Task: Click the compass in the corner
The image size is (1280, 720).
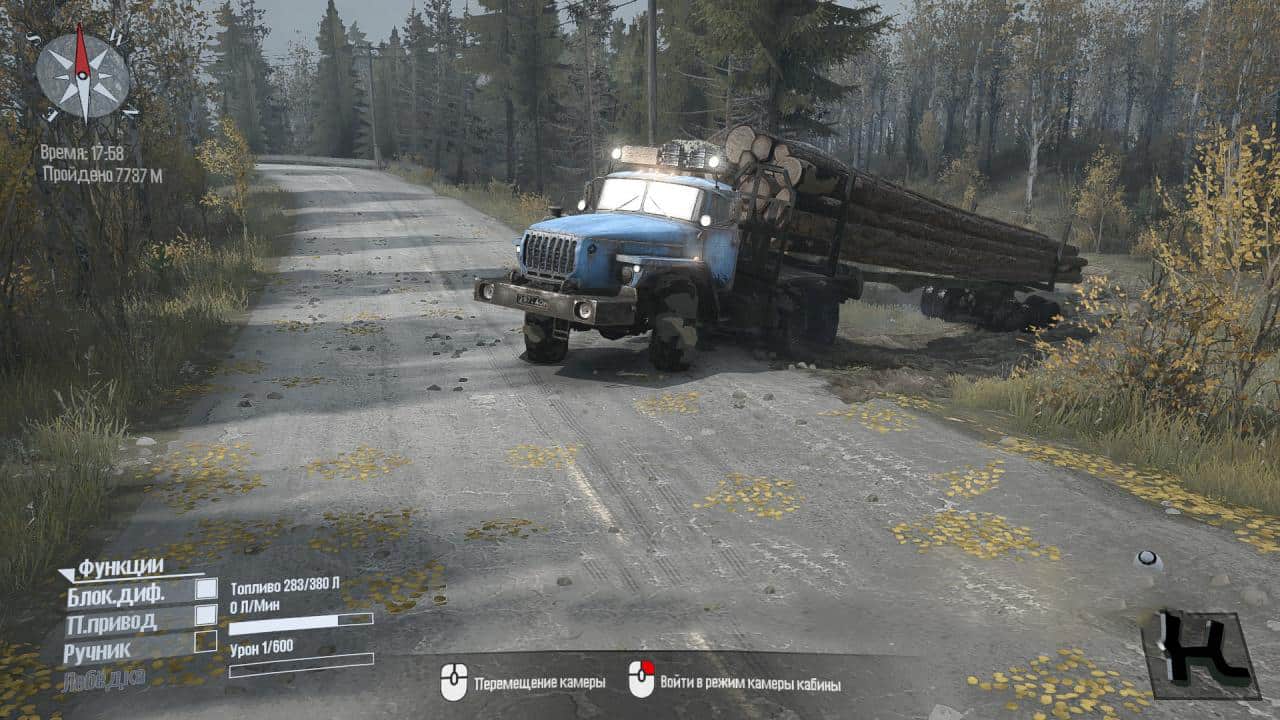Action: tap(82, 75)
